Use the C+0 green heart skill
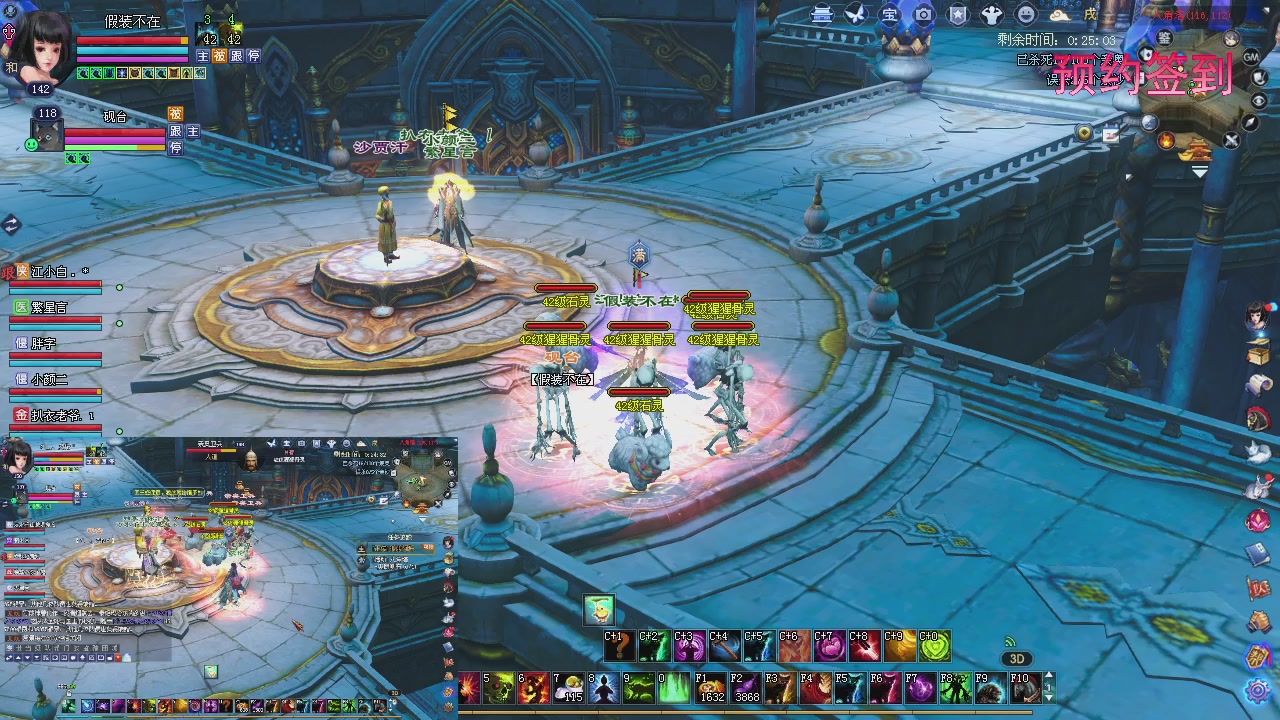Screen dimensions: 1280x720 933,646
